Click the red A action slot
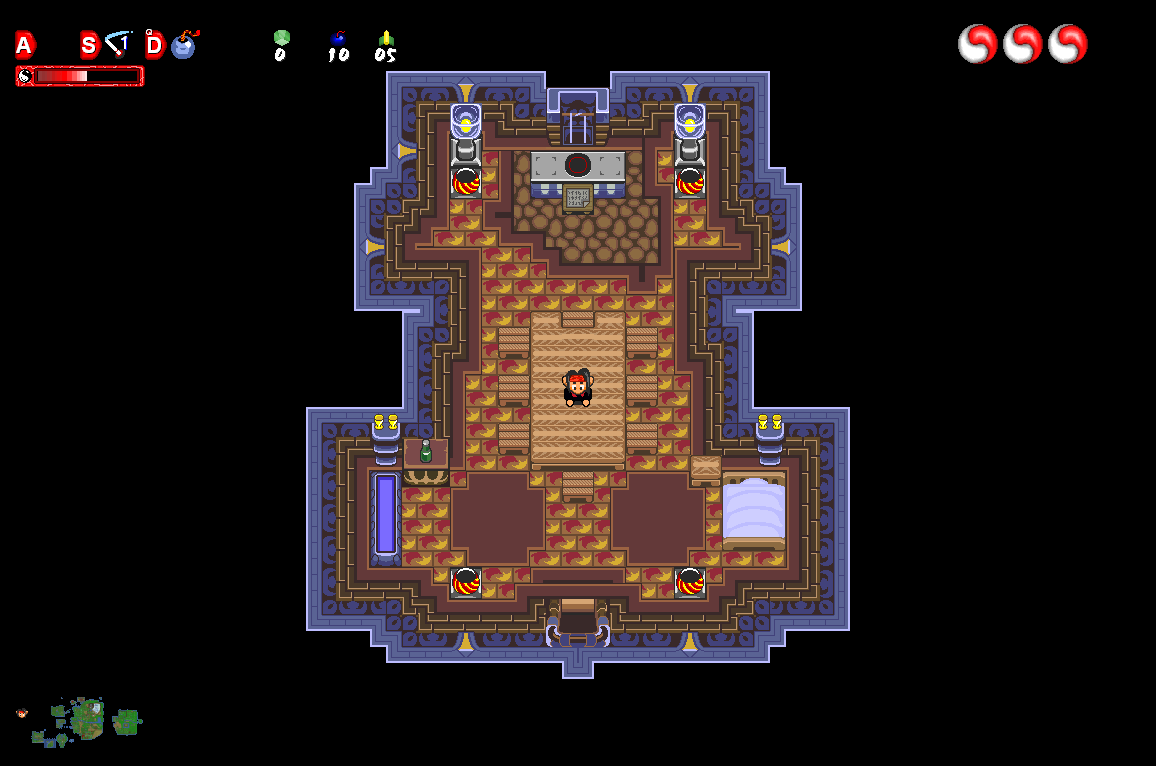 point(24,45)
